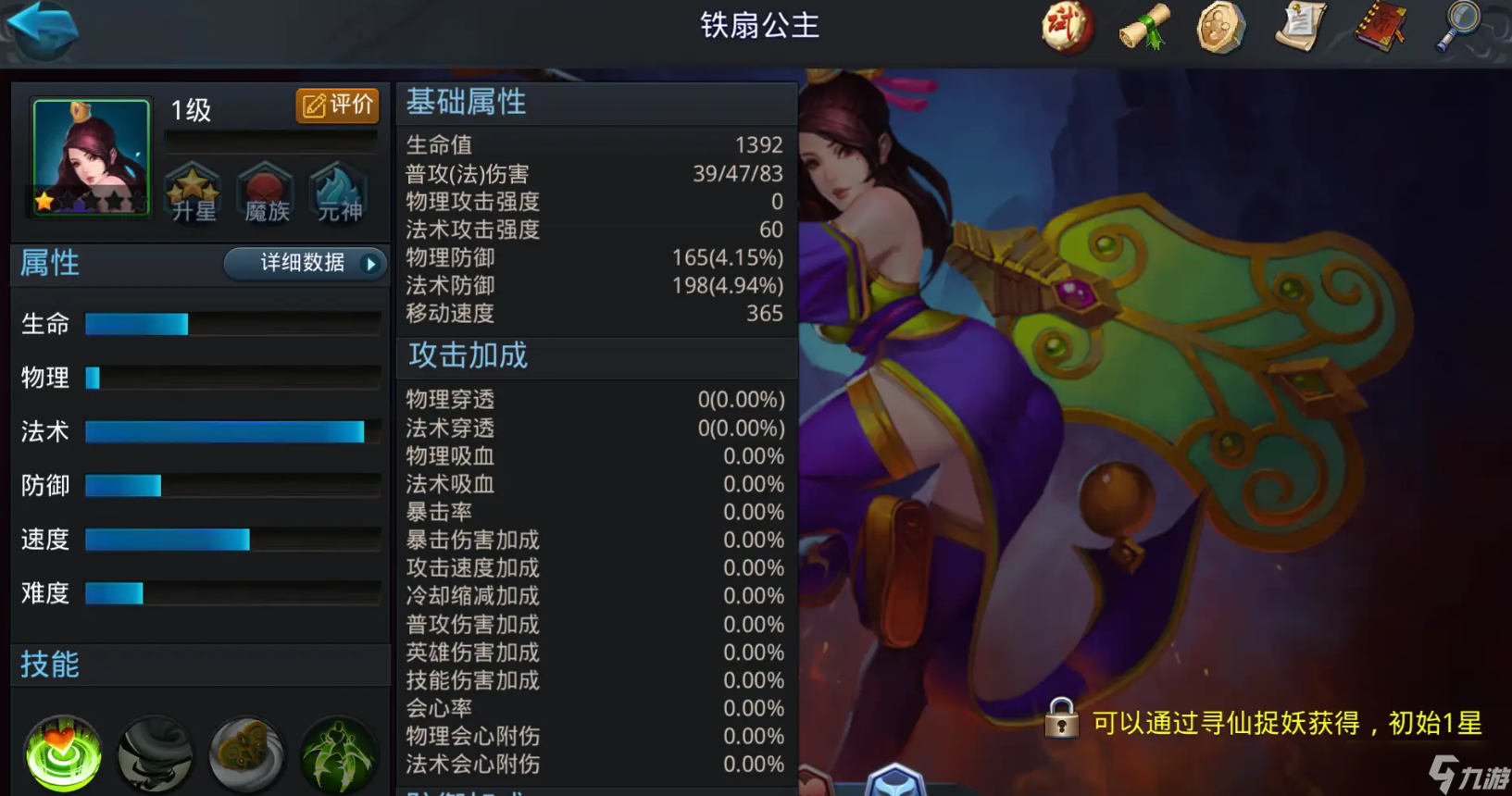Open the quest scroll document icon
1512x796 pixels.
(1300, 28)
